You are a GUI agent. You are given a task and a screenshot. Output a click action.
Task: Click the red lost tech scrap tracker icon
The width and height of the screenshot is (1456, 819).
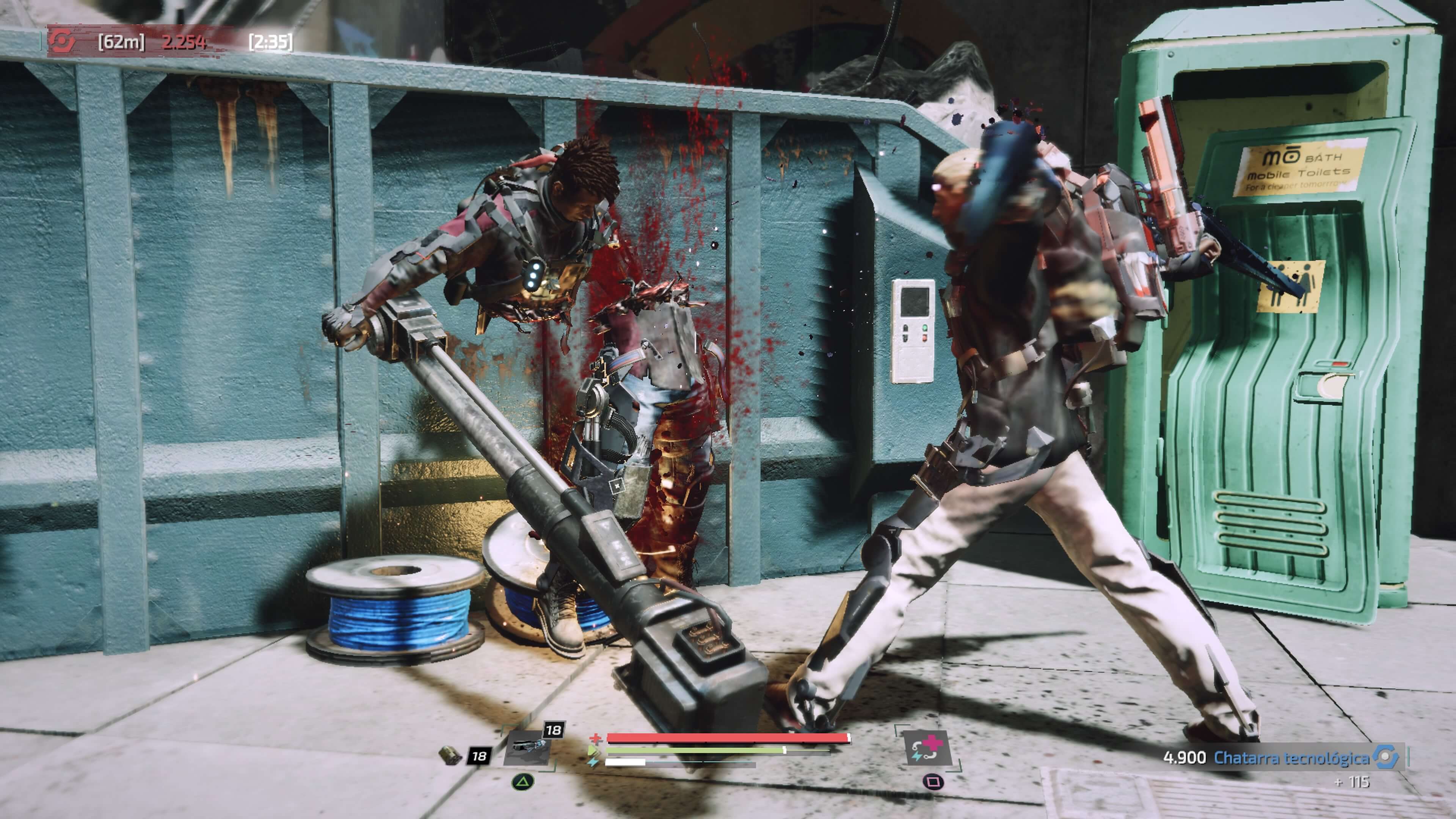(61, 41)
